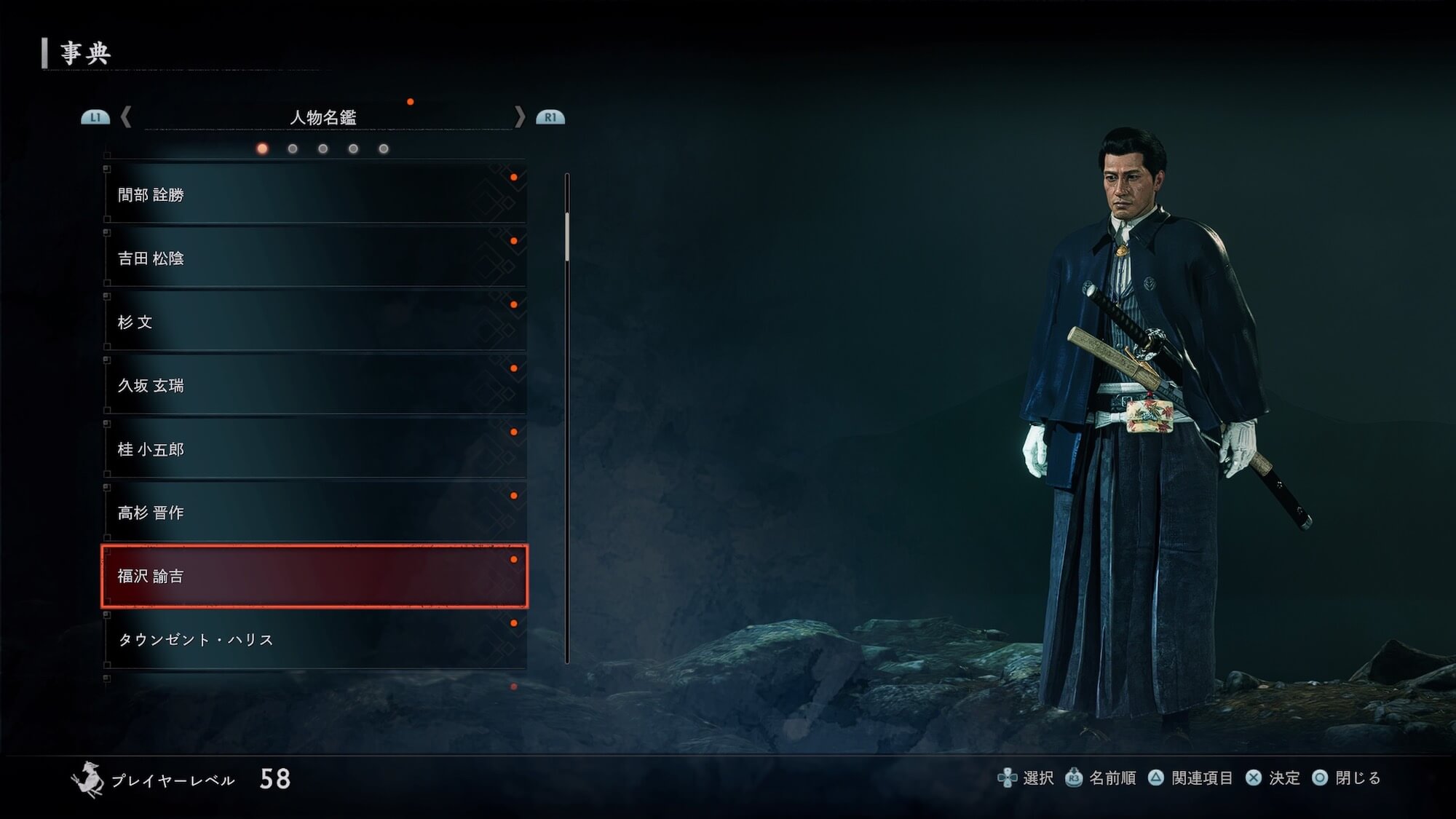The image size is (1456, 819).
Task: Click the 人物名鑑 category header
Action: [323, 117]
